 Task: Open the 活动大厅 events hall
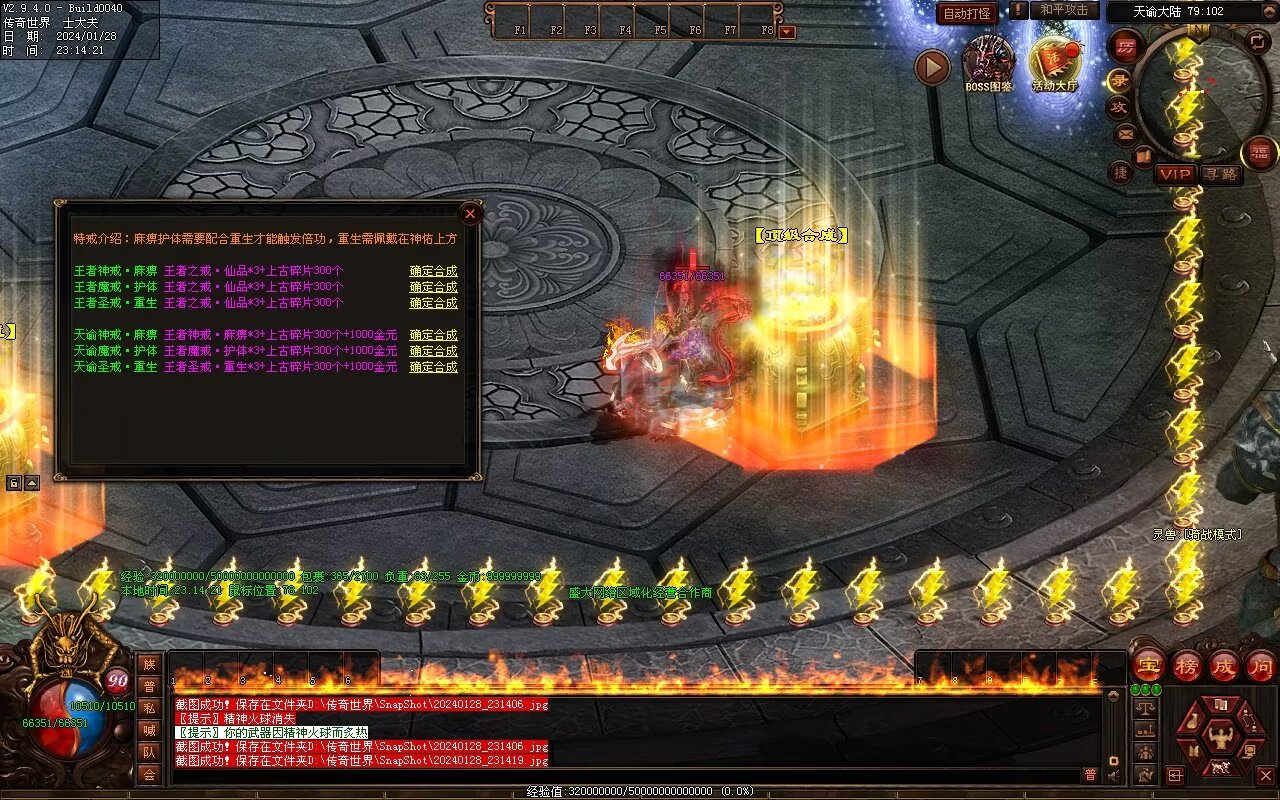1054,64
